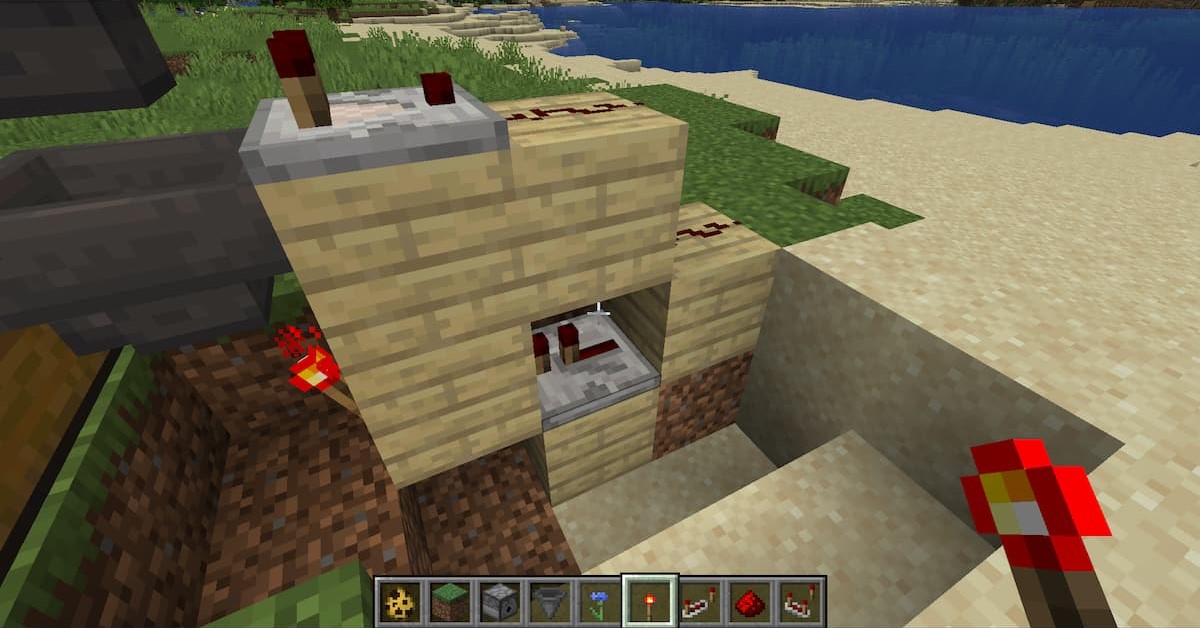Select the blue flower hotbar slot
Image resolution: width=1200 pixels, height=628 pixels.
pyautogui.click(x=600, y=602)
